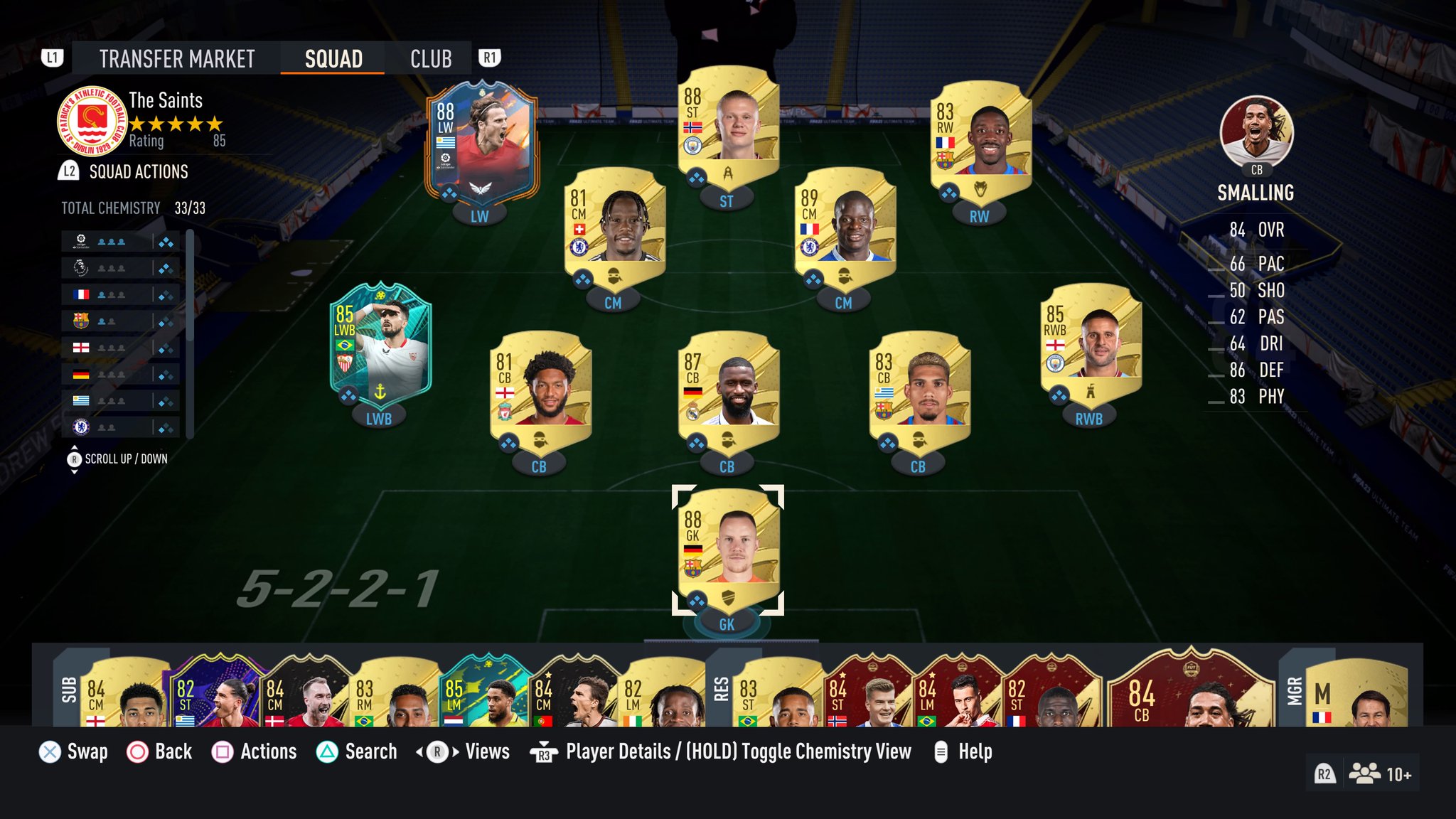1456x819 pixels.
Task: Select the Swap action icon
Action: (50, 751)
